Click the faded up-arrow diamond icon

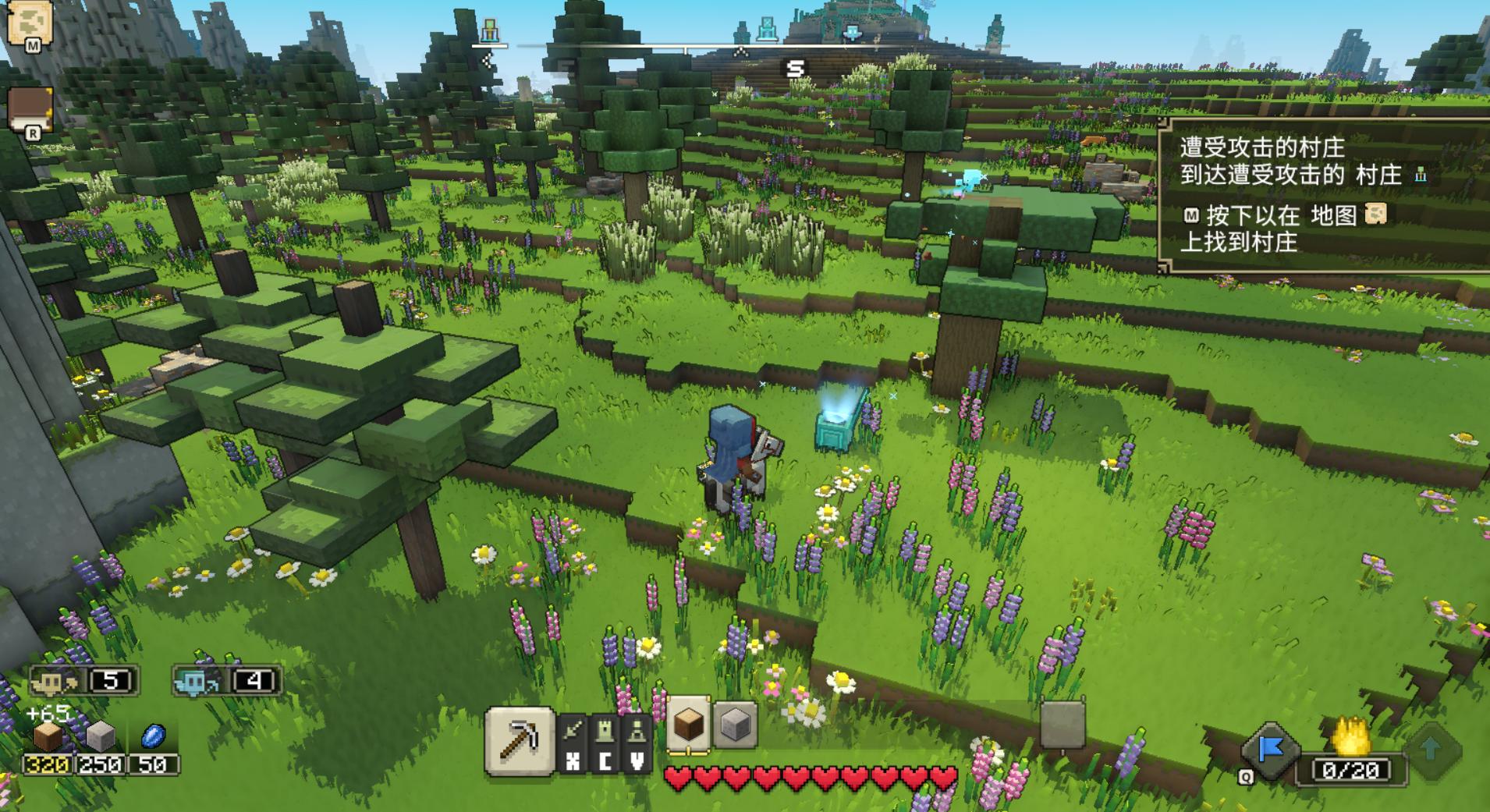coord(1431,750)
